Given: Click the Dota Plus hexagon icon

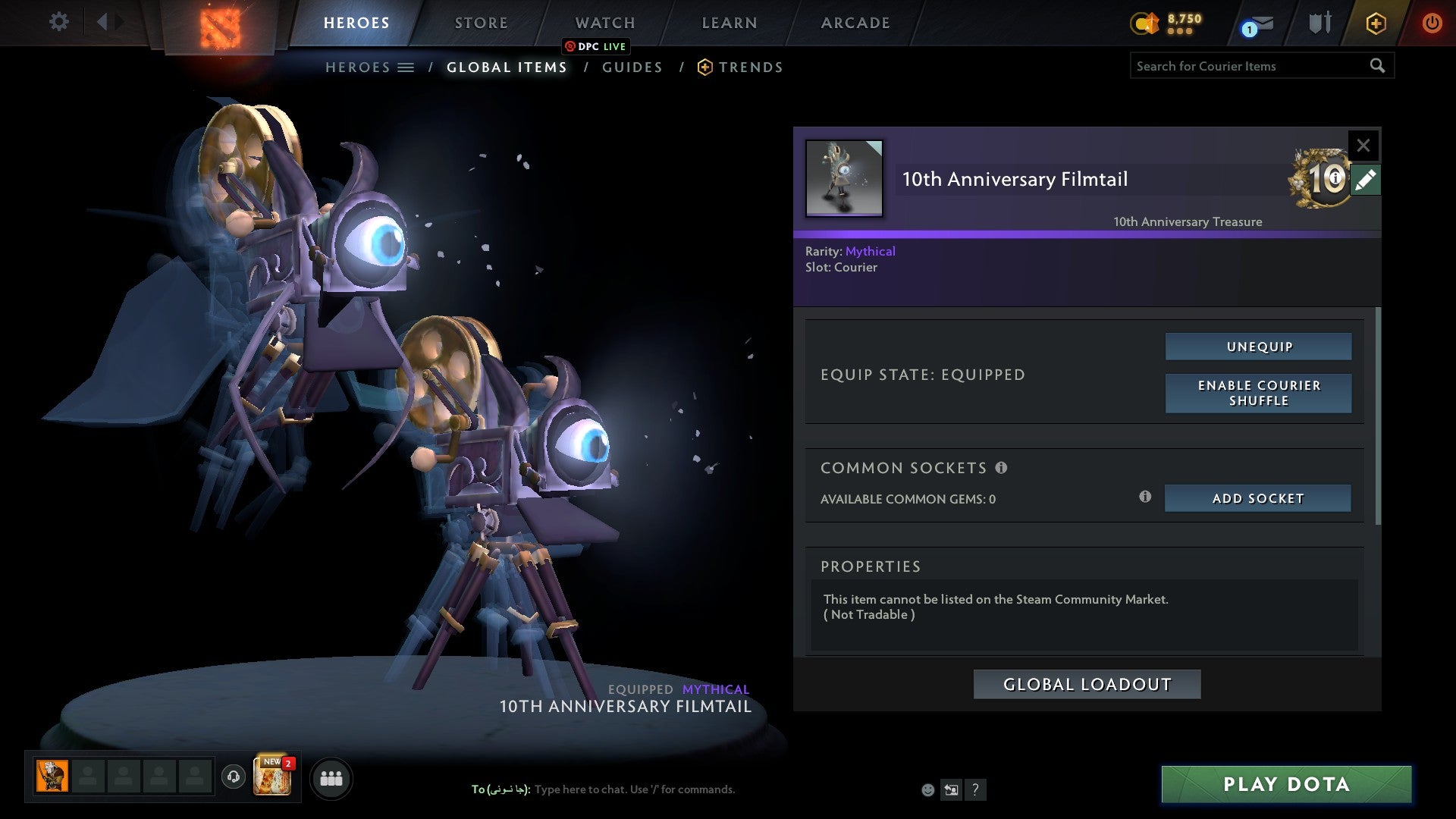Looking at the screenshot, I should click(x=1375, y=24).
